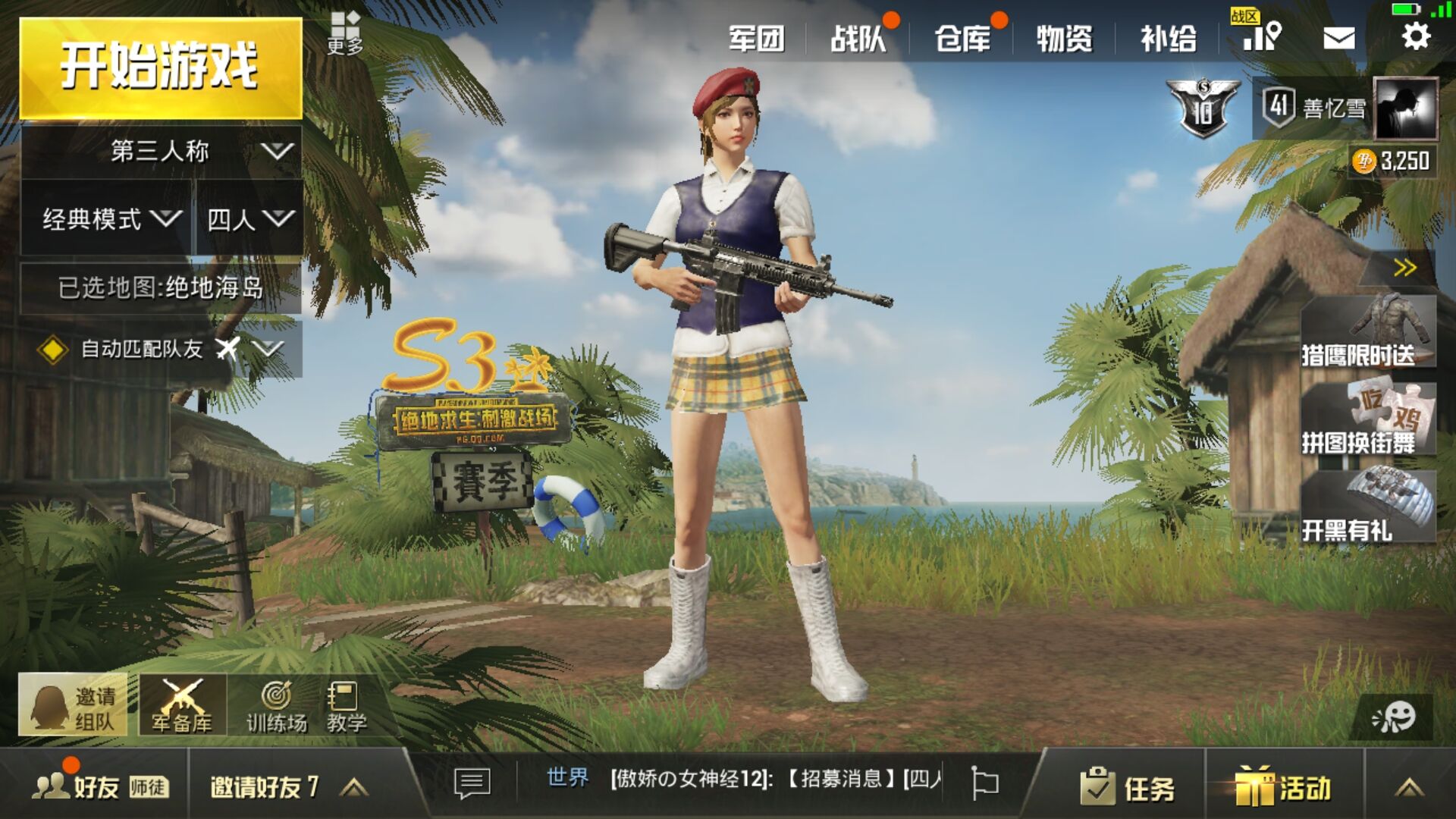Image resolution: width=1456 pixels, height=819 pixels.
Task: Click the yellow 开始游戏 start button
Action: [160, 67]
